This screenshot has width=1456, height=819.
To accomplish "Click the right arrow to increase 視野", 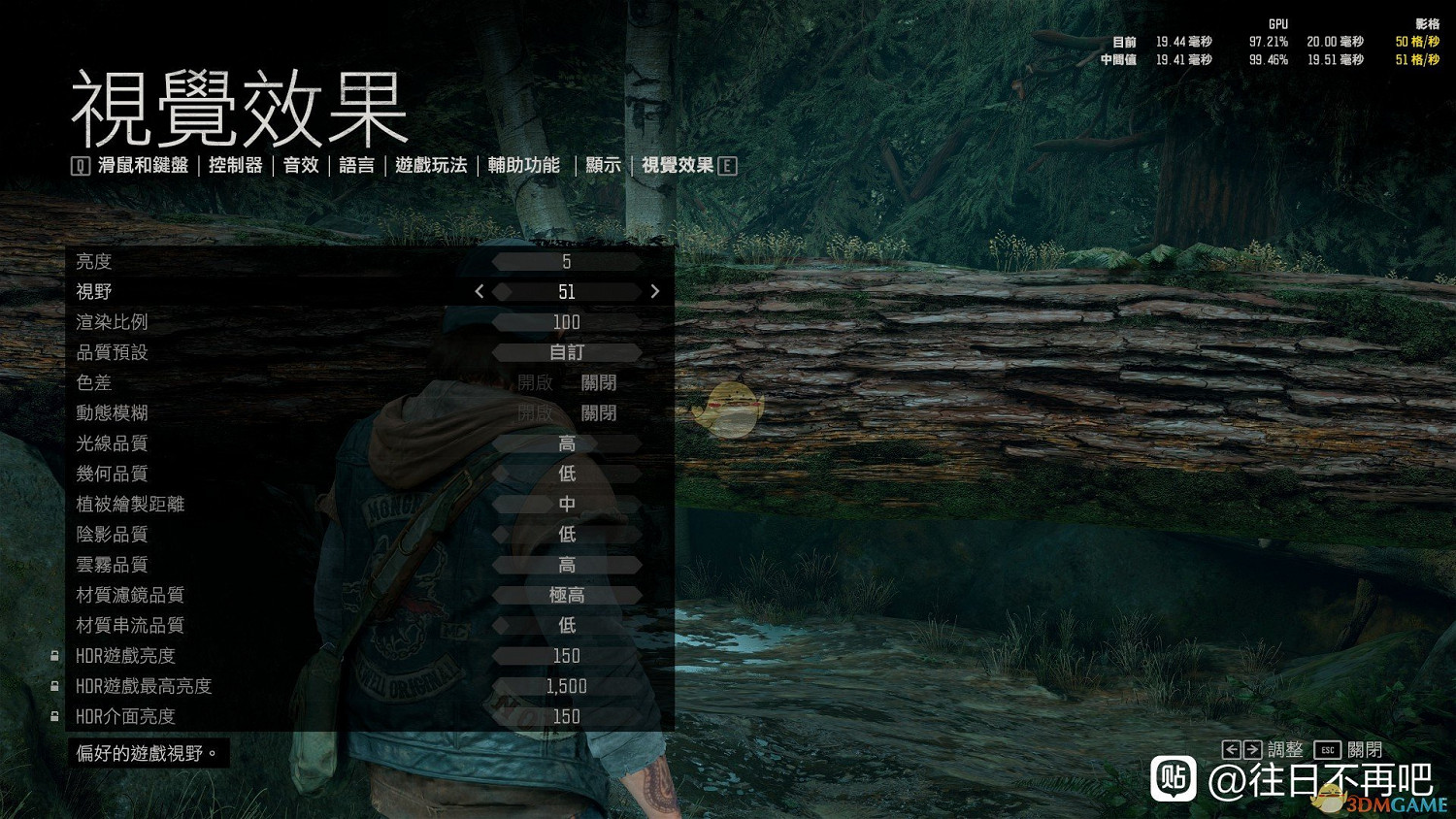I will point(655,291).
